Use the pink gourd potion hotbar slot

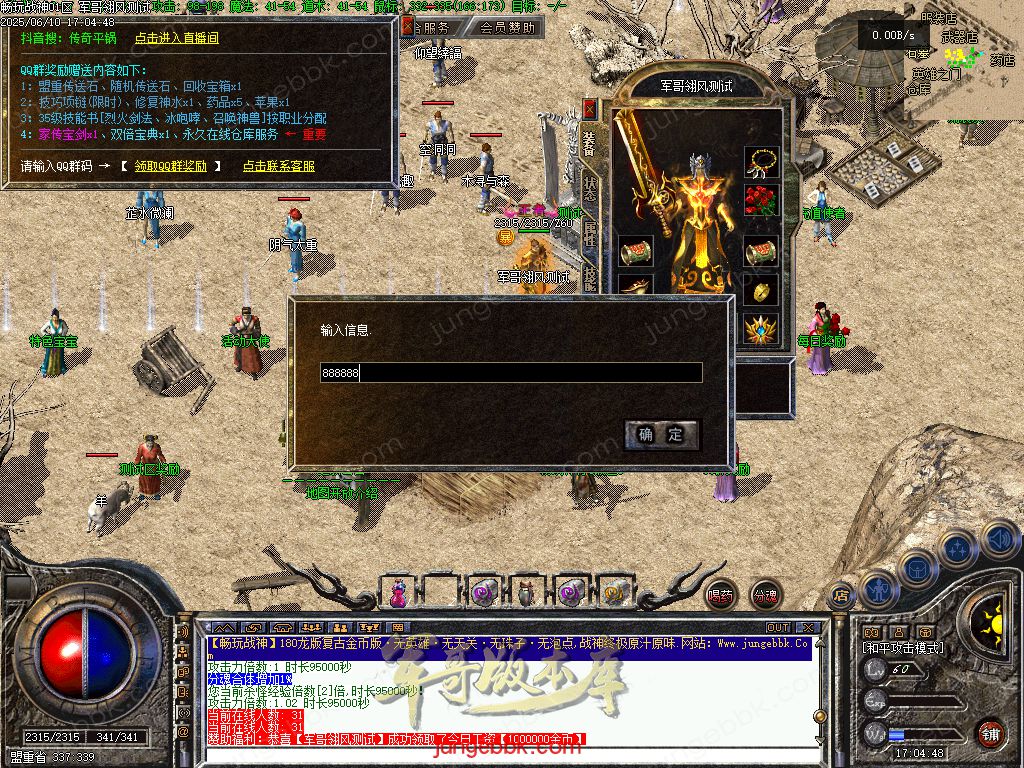tap(398, 594)
